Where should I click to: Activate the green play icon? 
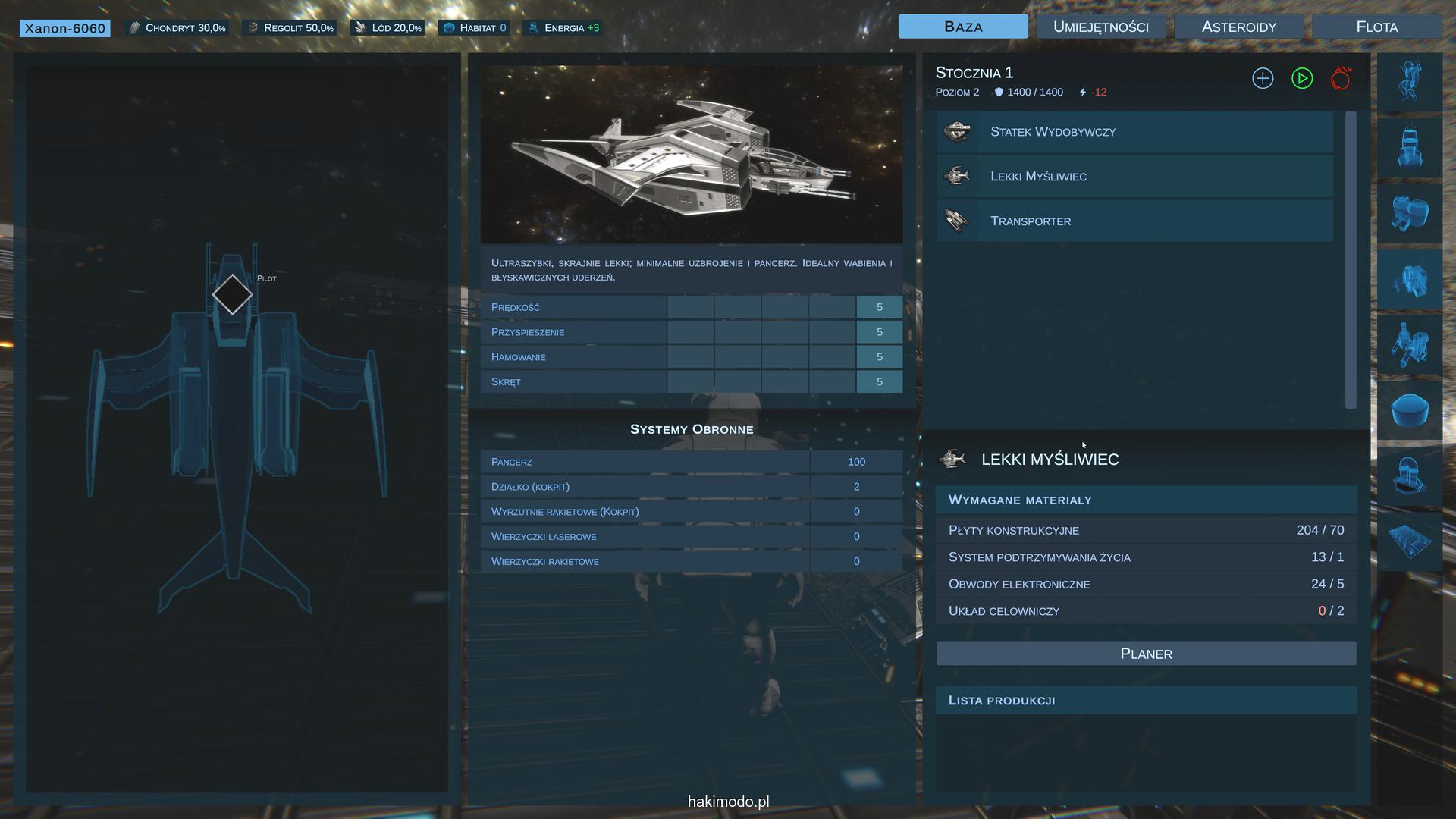click(1302, 78)
